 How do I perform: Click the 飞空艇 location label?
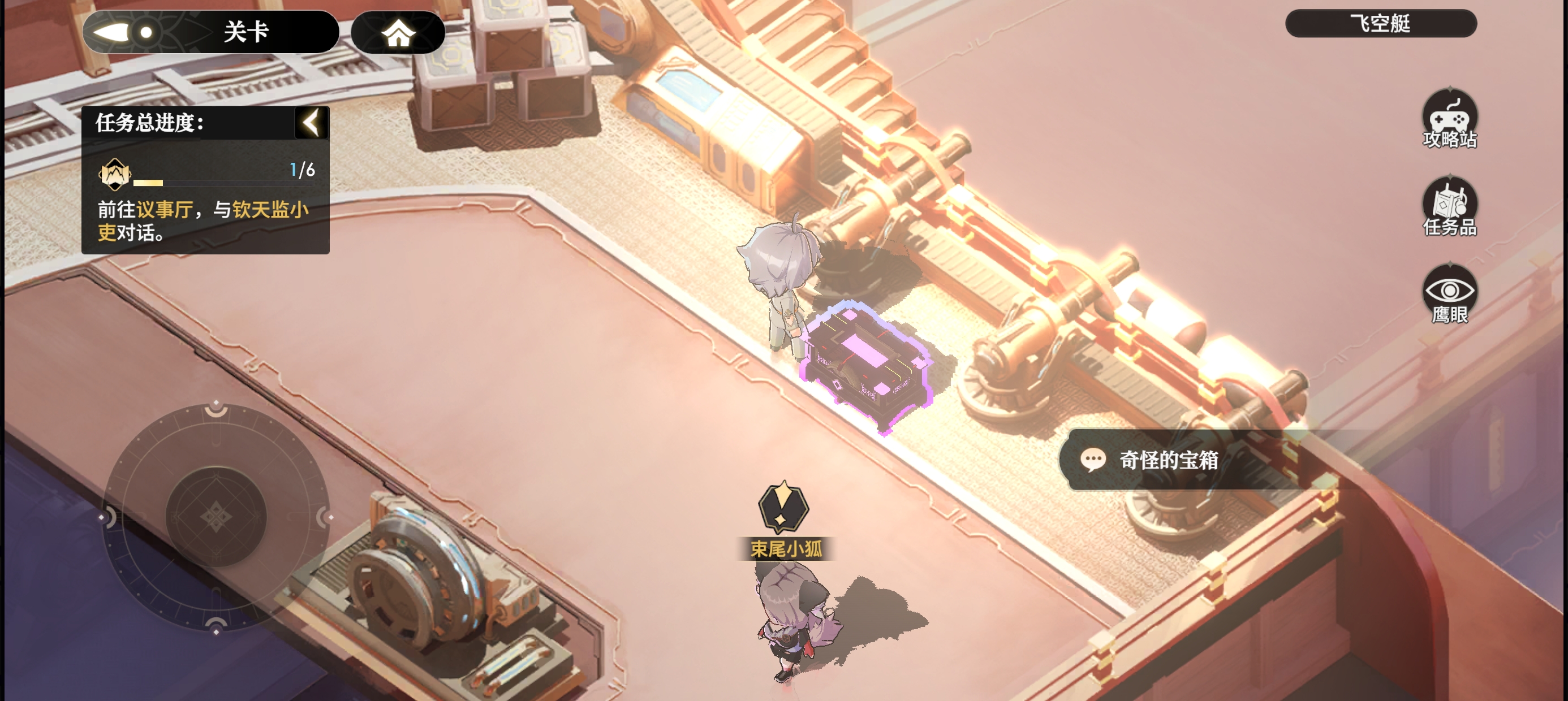[1380, 24]
